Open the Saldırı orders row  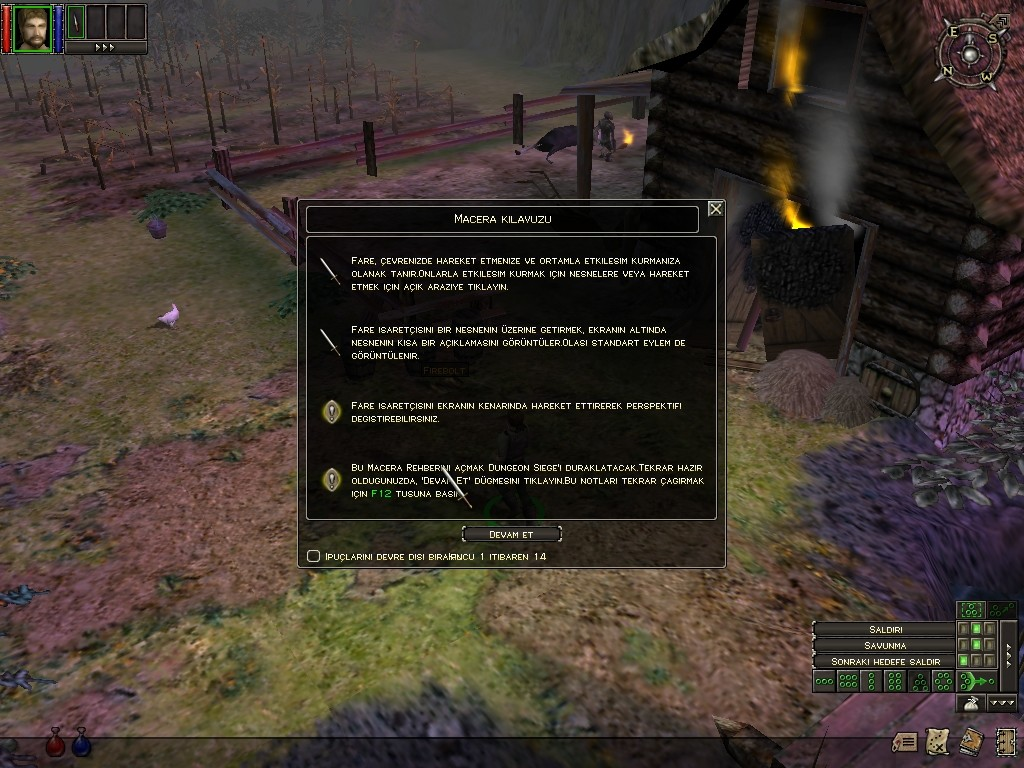pos(884,629)
